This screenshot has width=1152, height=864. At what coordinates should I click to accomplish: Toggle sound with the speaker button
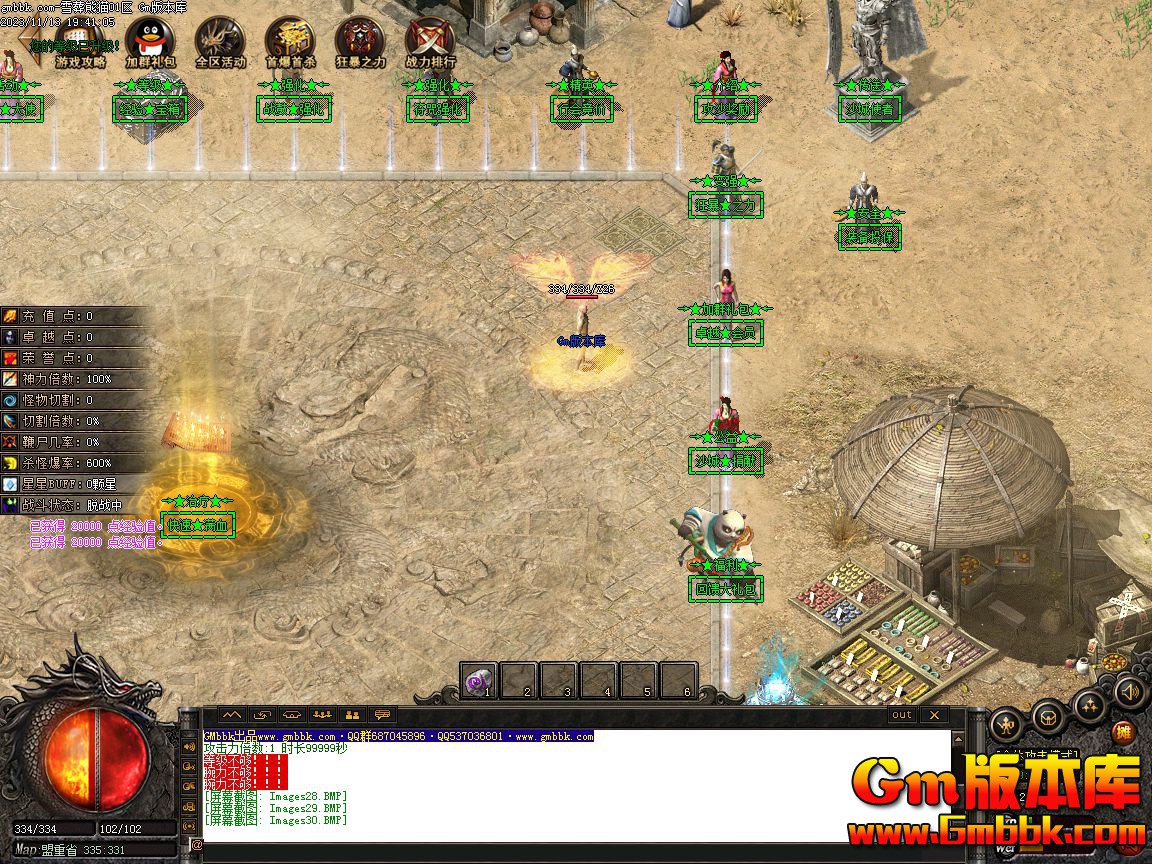click(x=1130, y=691)
